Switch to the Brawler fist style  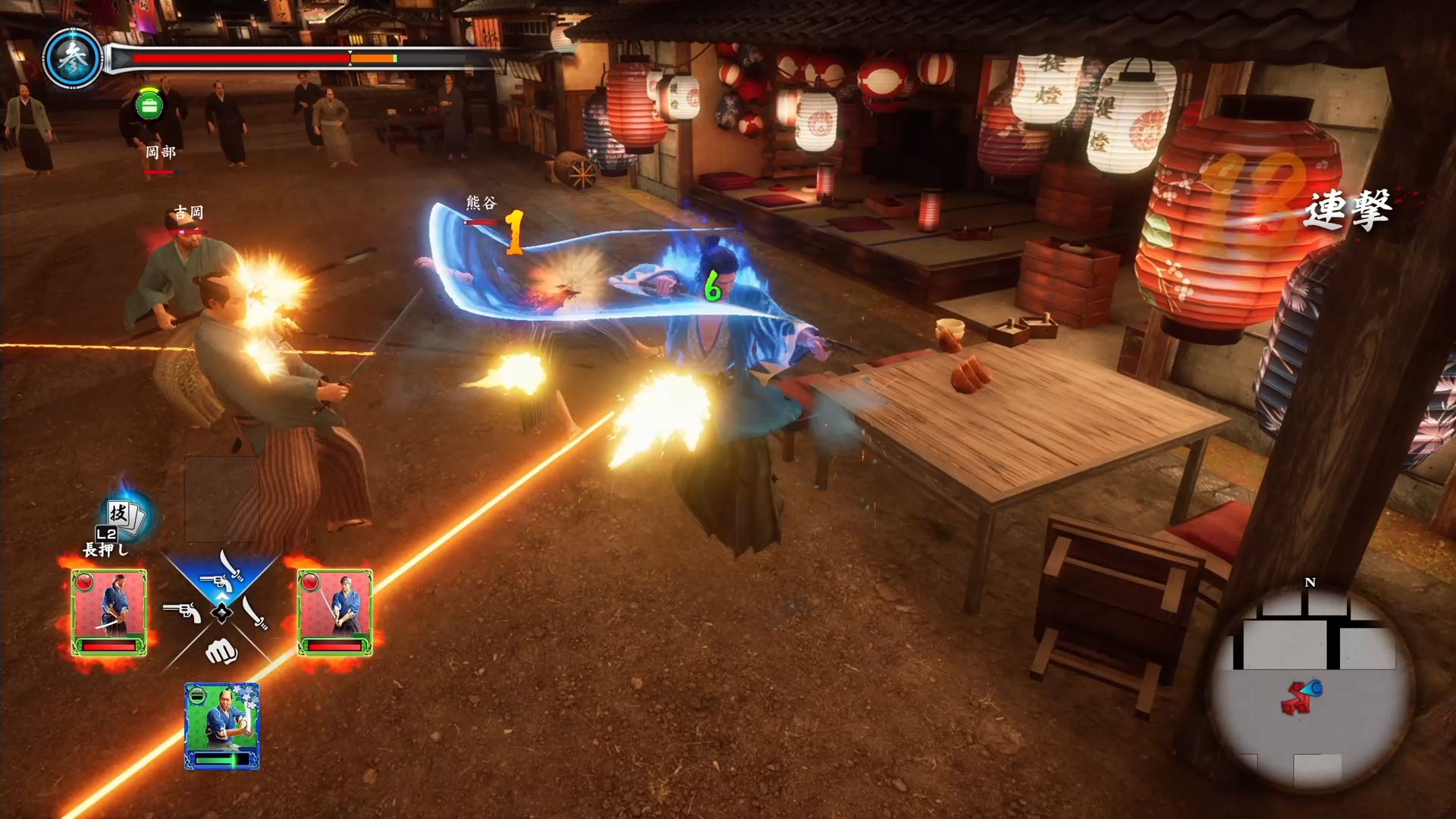[x=221, y=651]
